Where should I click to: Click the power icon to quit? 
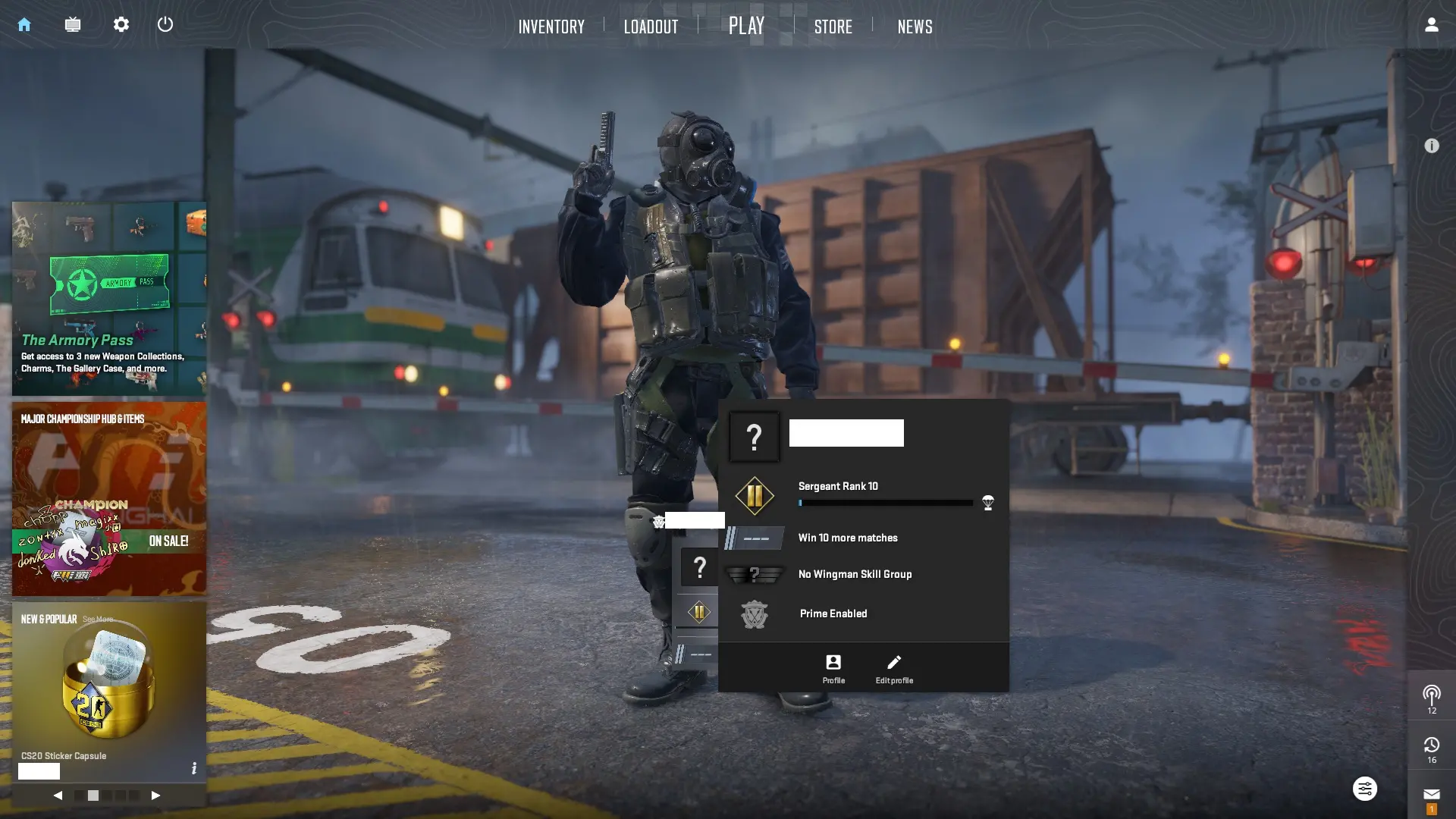pyautogui.click(x=165, y=24)
